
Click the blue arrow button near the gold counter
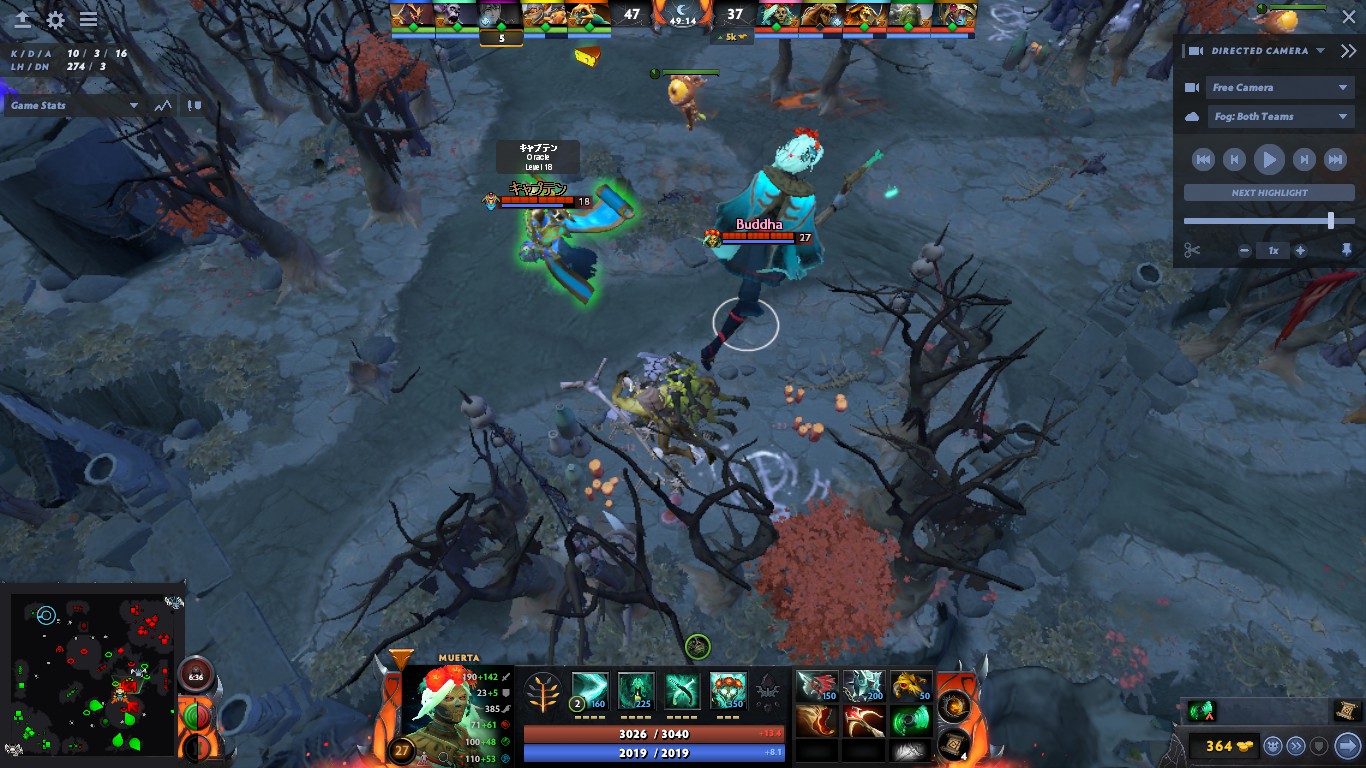pos(1347,745)
